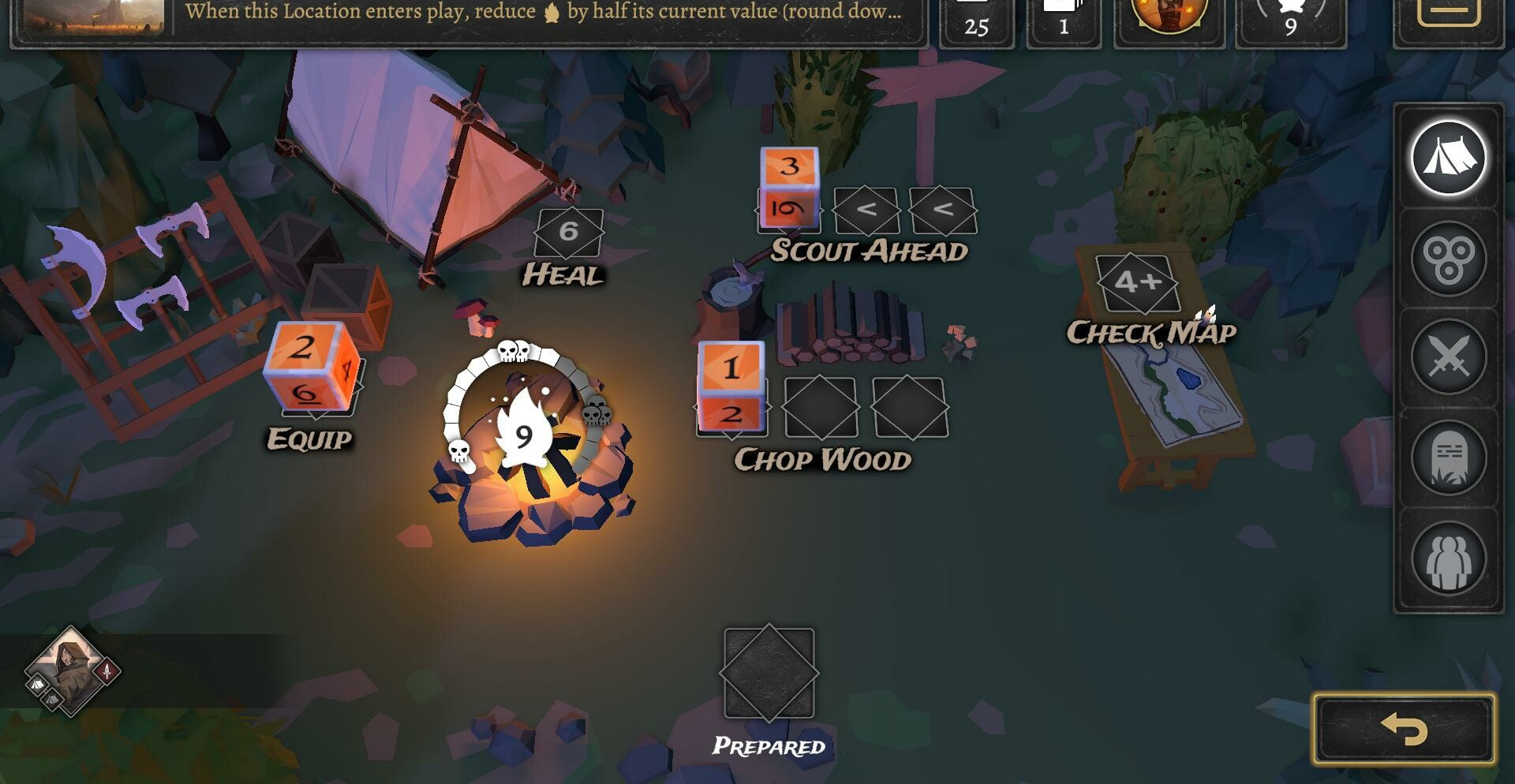Image resolution: width=1515 pixels, height=784 pixels.
Task: Click the round character medallion in top bar
Action: (x=1169, y=16)
